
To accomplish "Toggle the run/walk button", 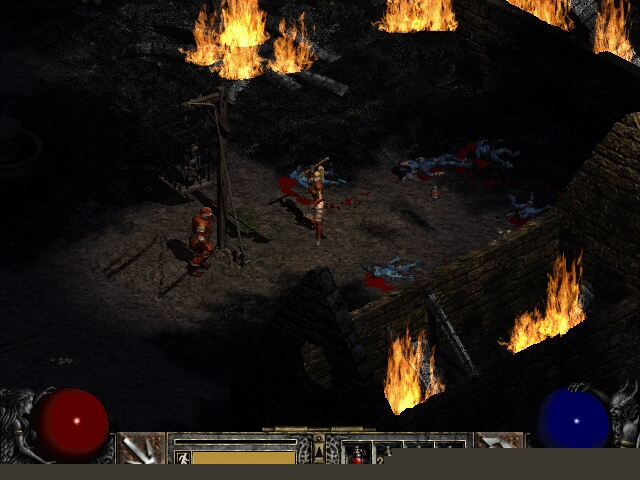I will click(x=183, y=458).
